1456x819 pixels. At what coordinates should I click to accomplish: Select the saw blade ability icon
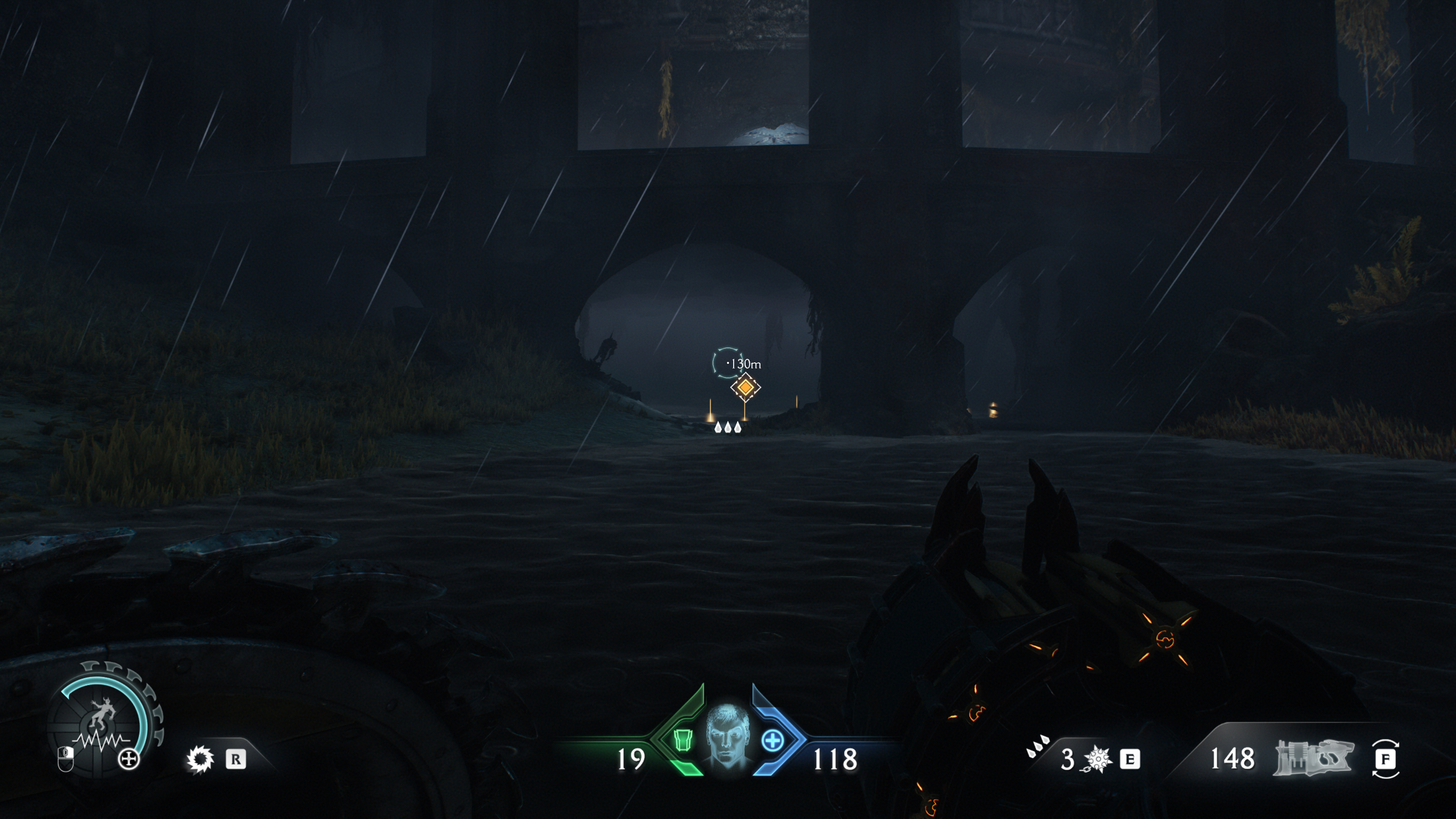[x=200, y=760]
